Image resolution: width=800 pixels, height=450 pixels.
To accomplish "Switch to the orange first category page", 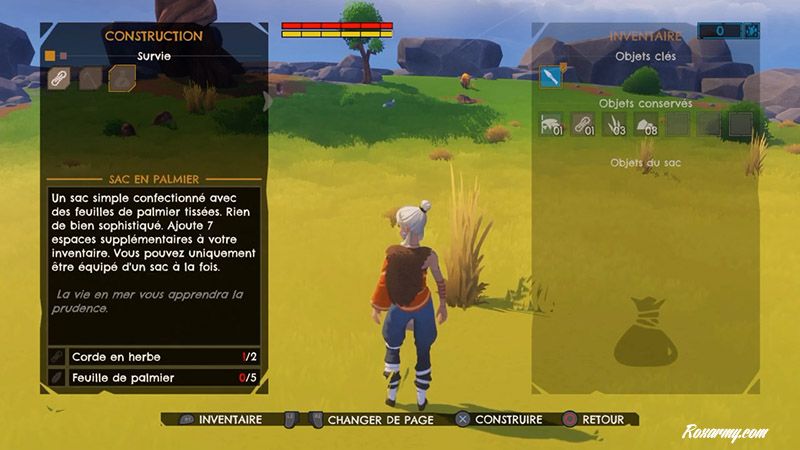I will click(x=49, y=56).
